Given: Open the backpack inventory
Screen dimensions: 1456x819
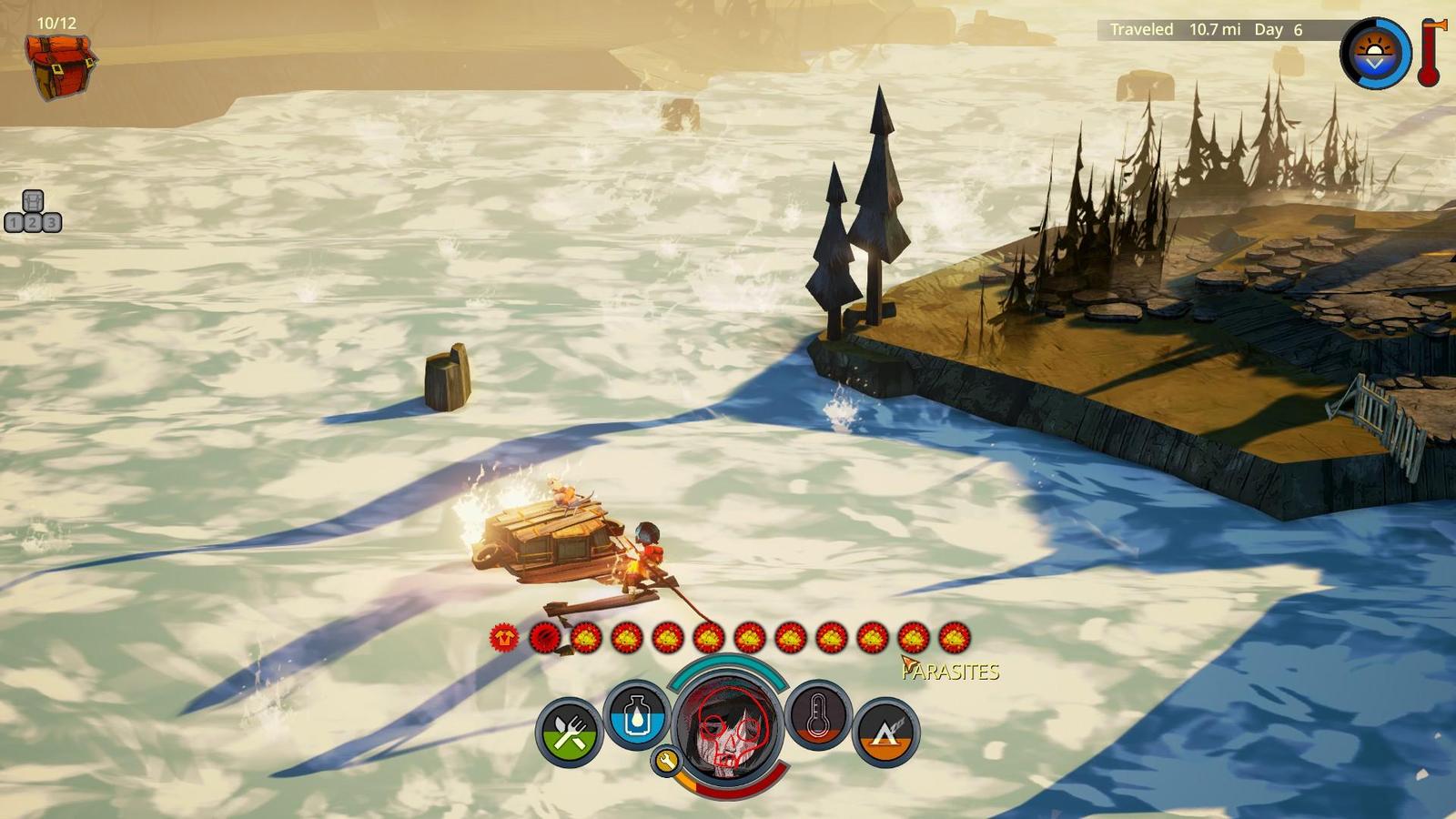Looking at the screenshot, I should (x=59, y=66).
